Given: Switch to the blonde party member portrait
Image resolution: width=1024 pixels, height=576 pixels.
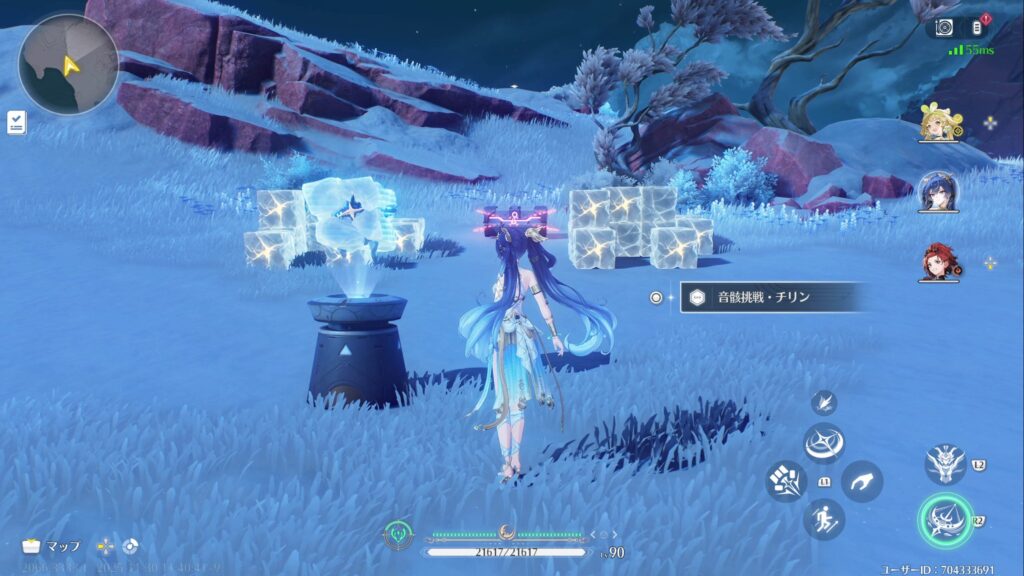Looking at the screenshot, I should pyautogui.click(x=939, y=123).
